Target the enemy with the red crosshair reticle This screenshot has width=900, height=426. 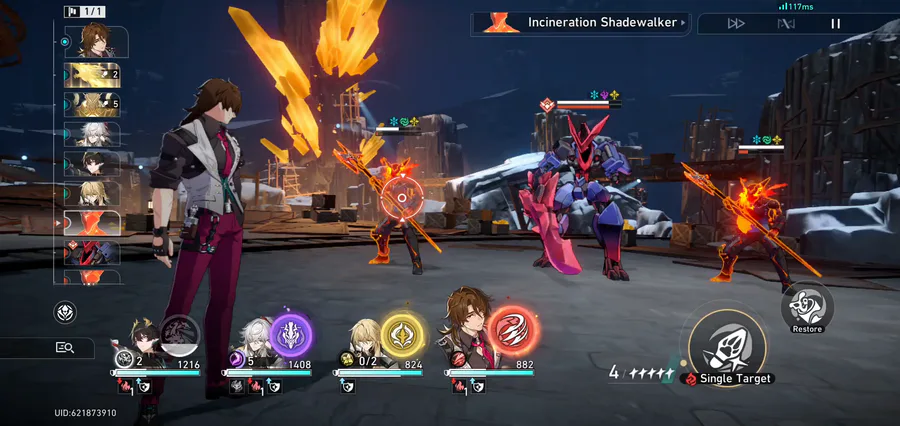coord(402,198)
